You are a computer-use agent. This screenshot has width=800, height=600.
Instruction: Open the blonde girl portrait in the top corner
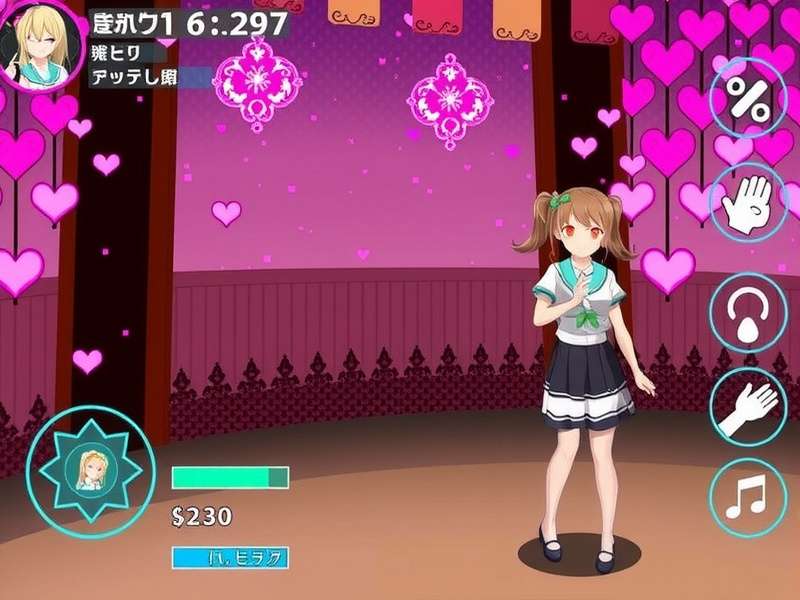(x=42, y=44)
